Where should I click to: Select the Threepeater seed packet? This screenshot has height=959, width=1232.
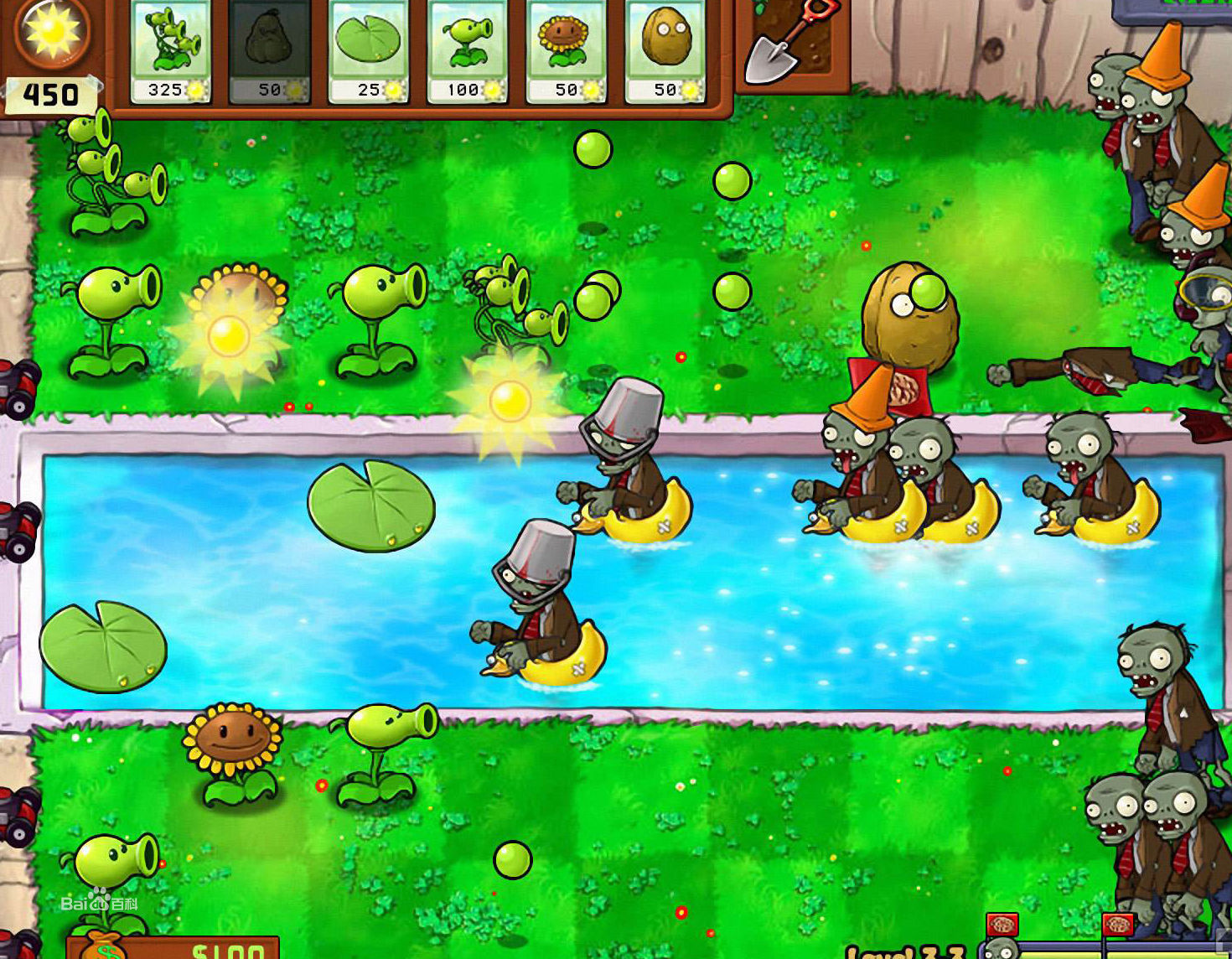(x=171, y=52)
